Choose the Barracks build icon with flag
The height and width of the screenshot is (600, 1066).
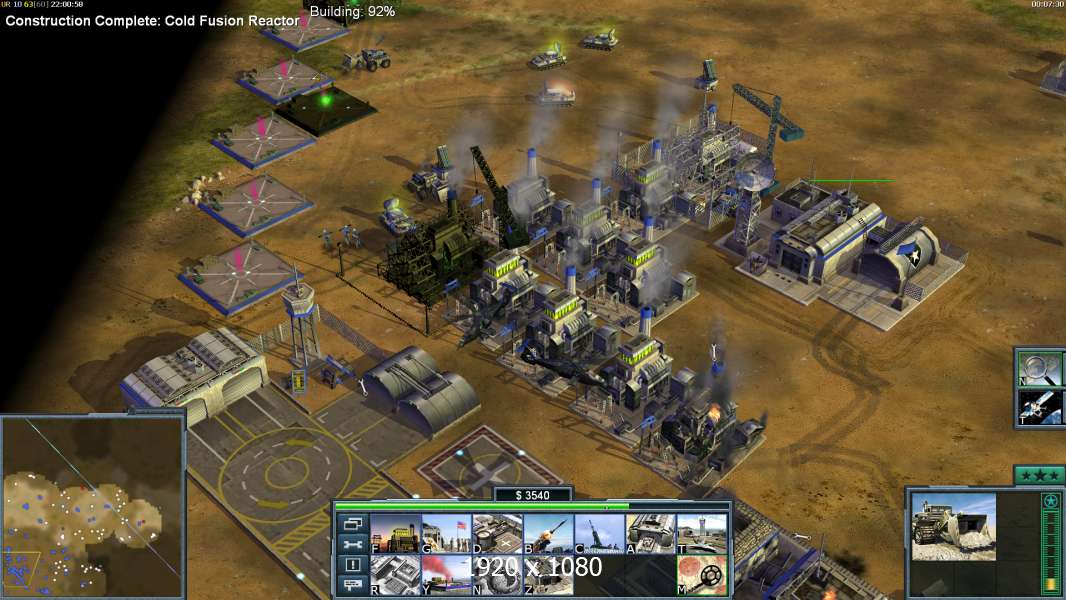(x=445, y=534)
